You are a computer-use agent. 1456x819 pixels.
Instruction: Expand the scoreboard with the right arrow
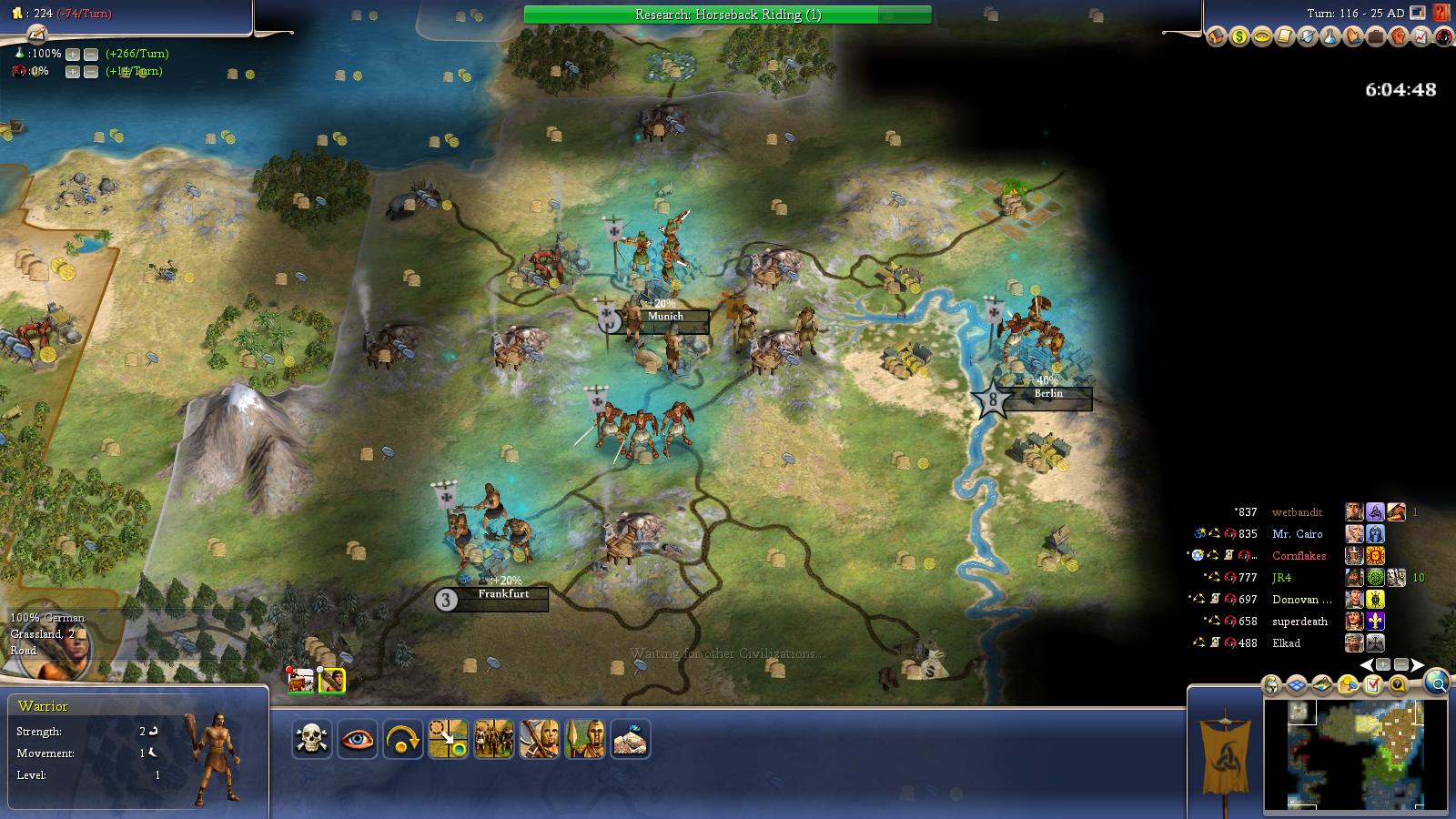coord(1418,664)
